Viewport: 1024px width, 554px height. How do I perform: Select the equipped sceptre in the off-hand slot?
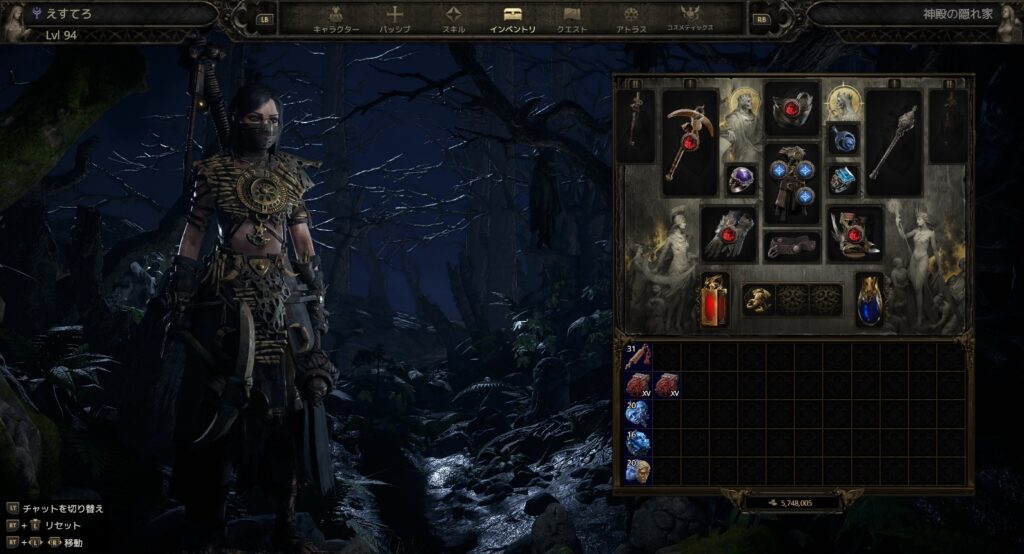[x=893, y=143]
